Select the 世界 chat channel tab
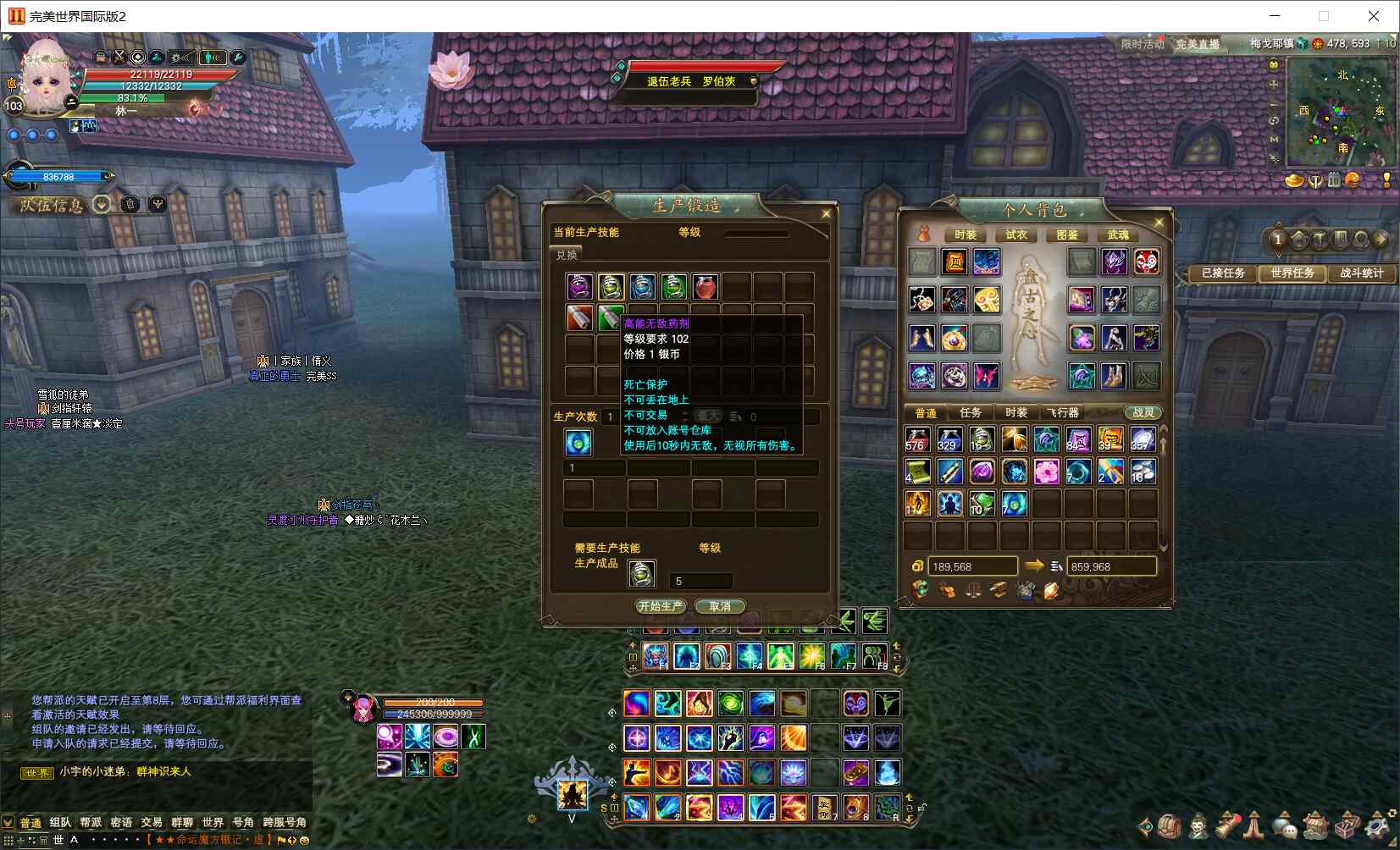Screen dimensions: 1400x850 point(213,822)
